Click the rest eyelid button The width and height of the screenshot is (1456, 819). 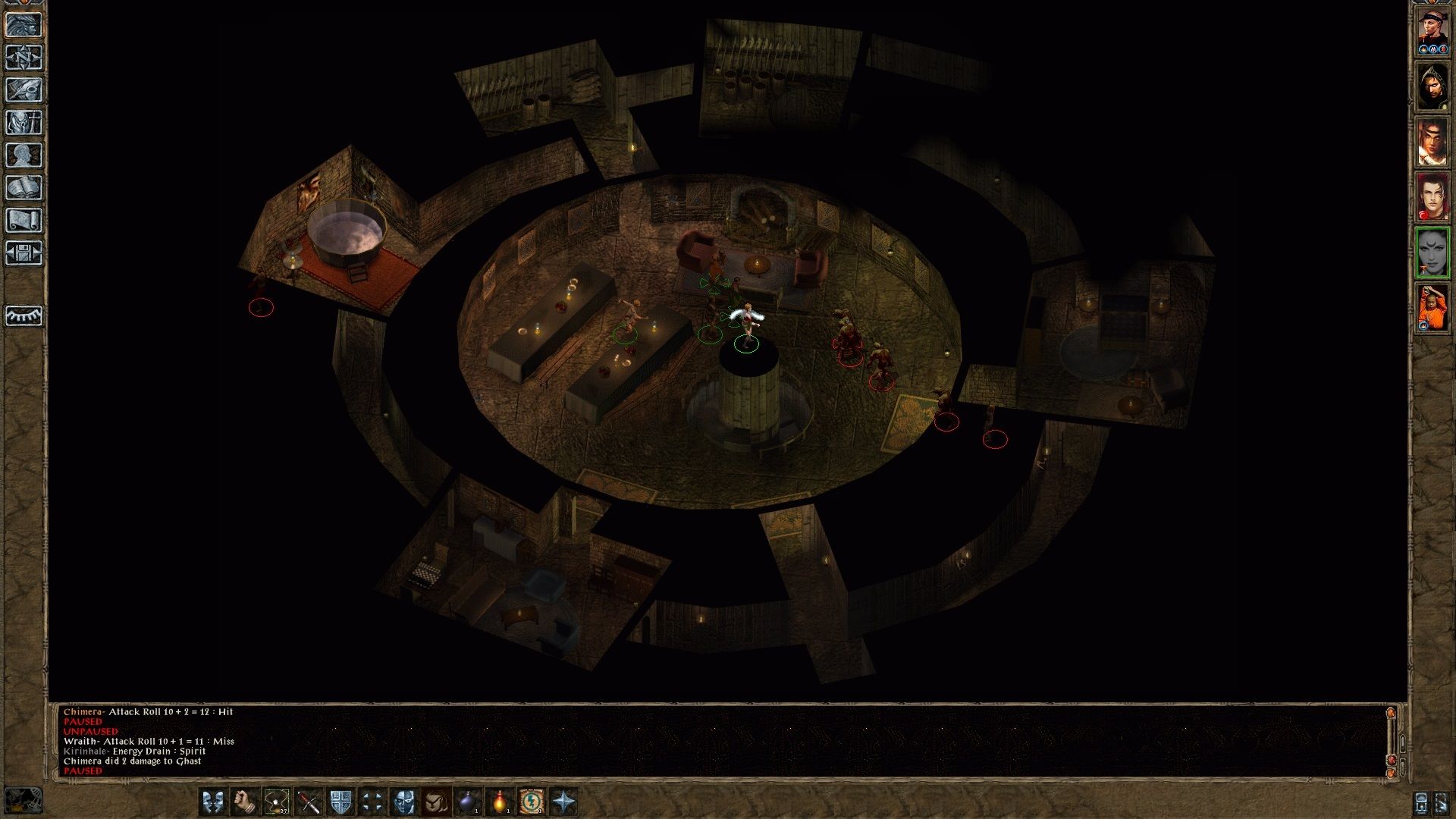point(24,315)
